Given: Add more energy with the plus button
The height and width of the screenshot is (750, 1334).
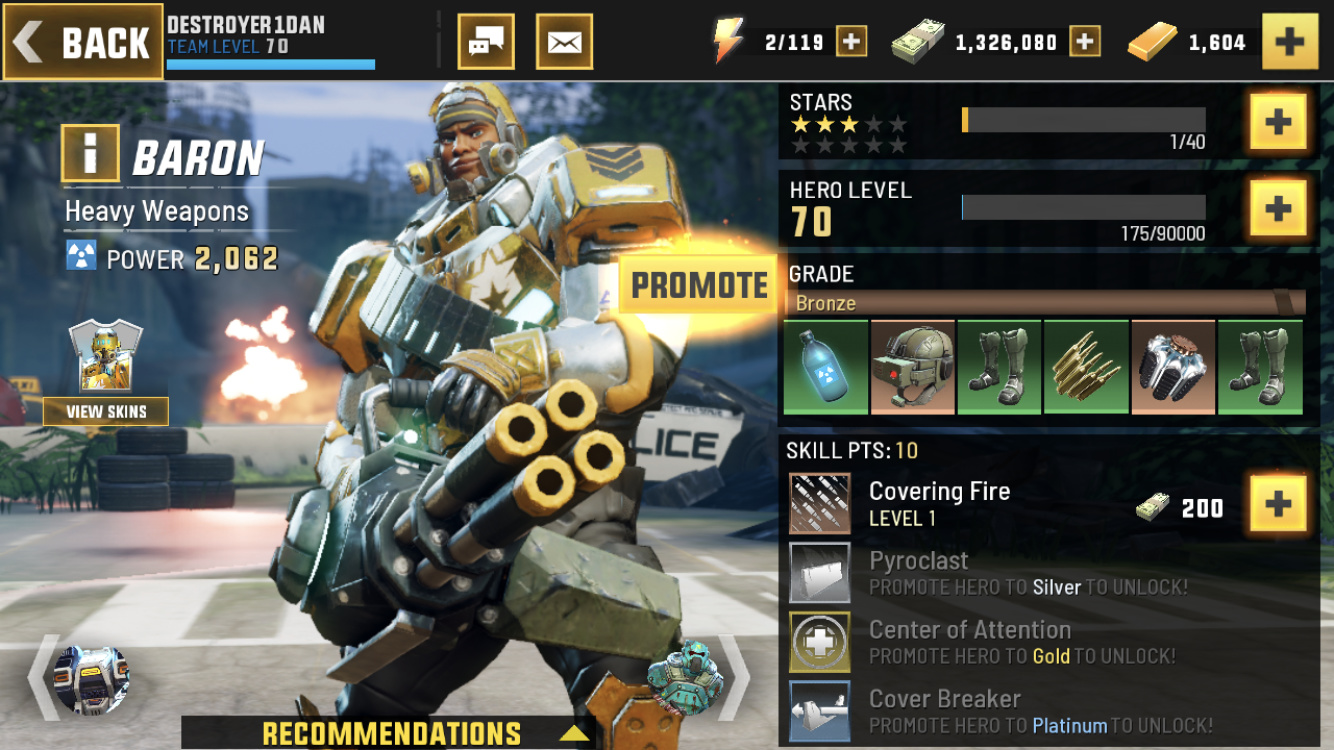Looking at the screenshot, I should point(851,42).
